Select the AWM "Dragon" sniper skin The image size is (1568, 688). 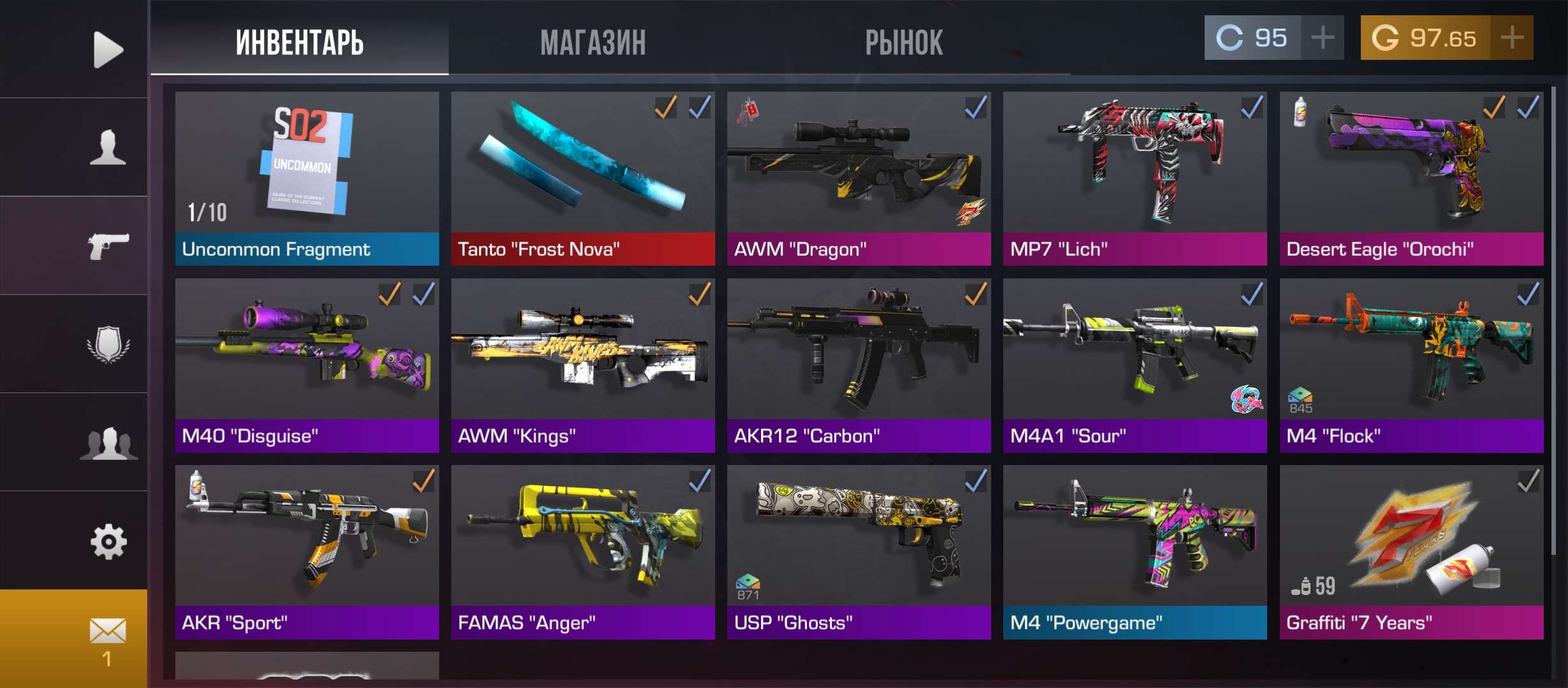[859, 178]
